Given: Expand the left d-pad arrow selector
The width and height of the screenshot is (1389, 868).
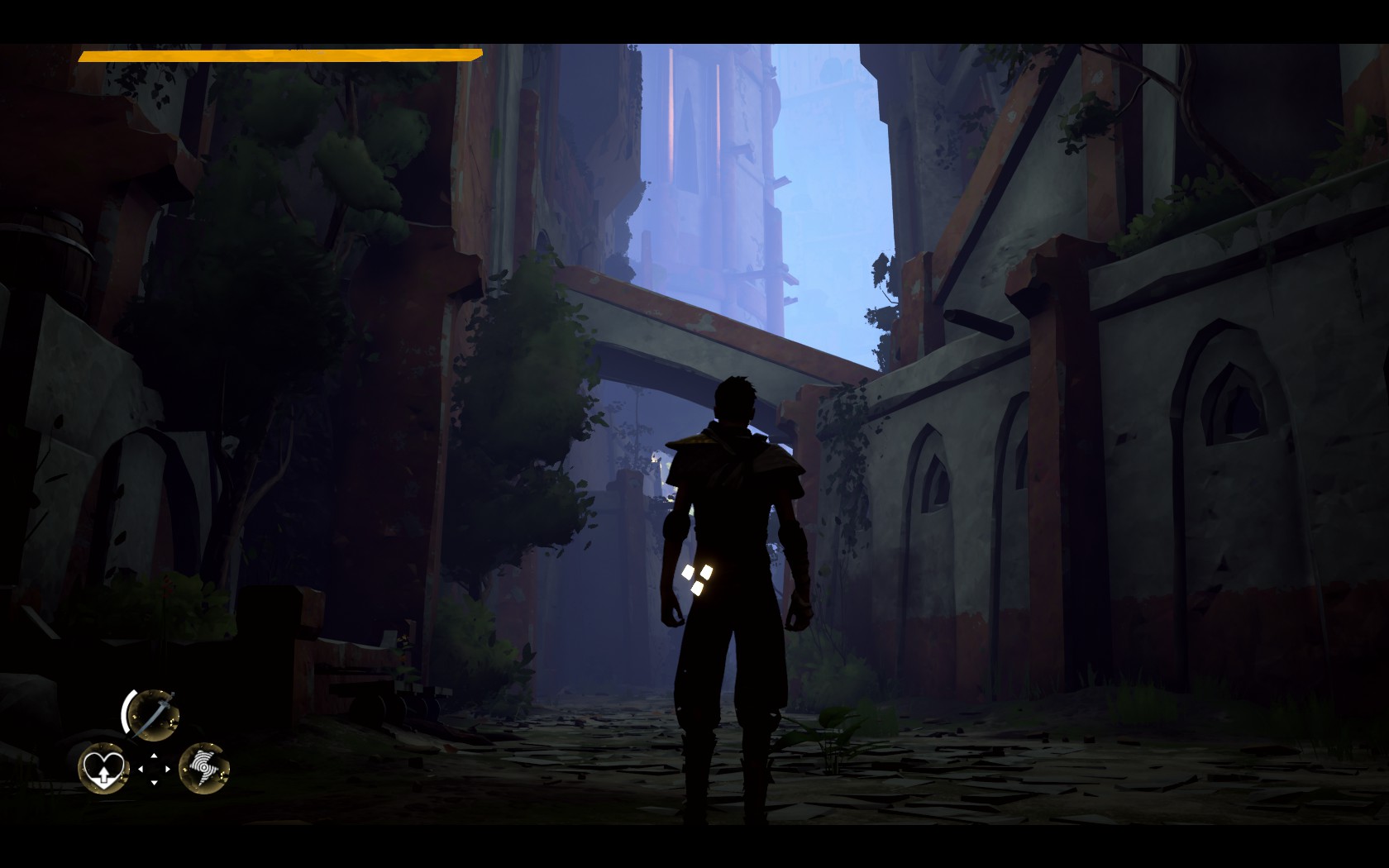Looking at the screenshot, I should (141, 769).
